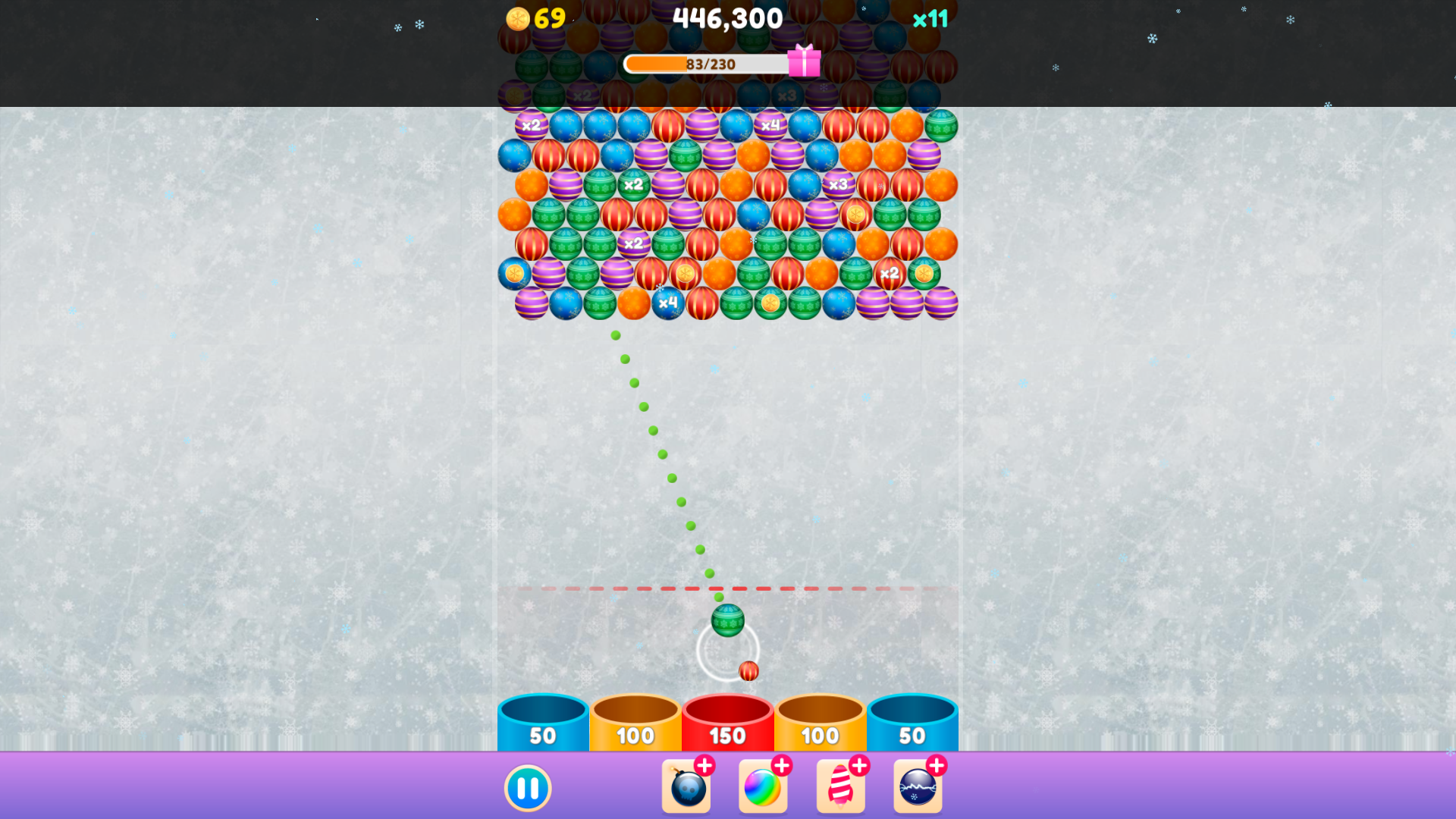
Task: Click the plus badge on the rocket booster
Action: 860,765
